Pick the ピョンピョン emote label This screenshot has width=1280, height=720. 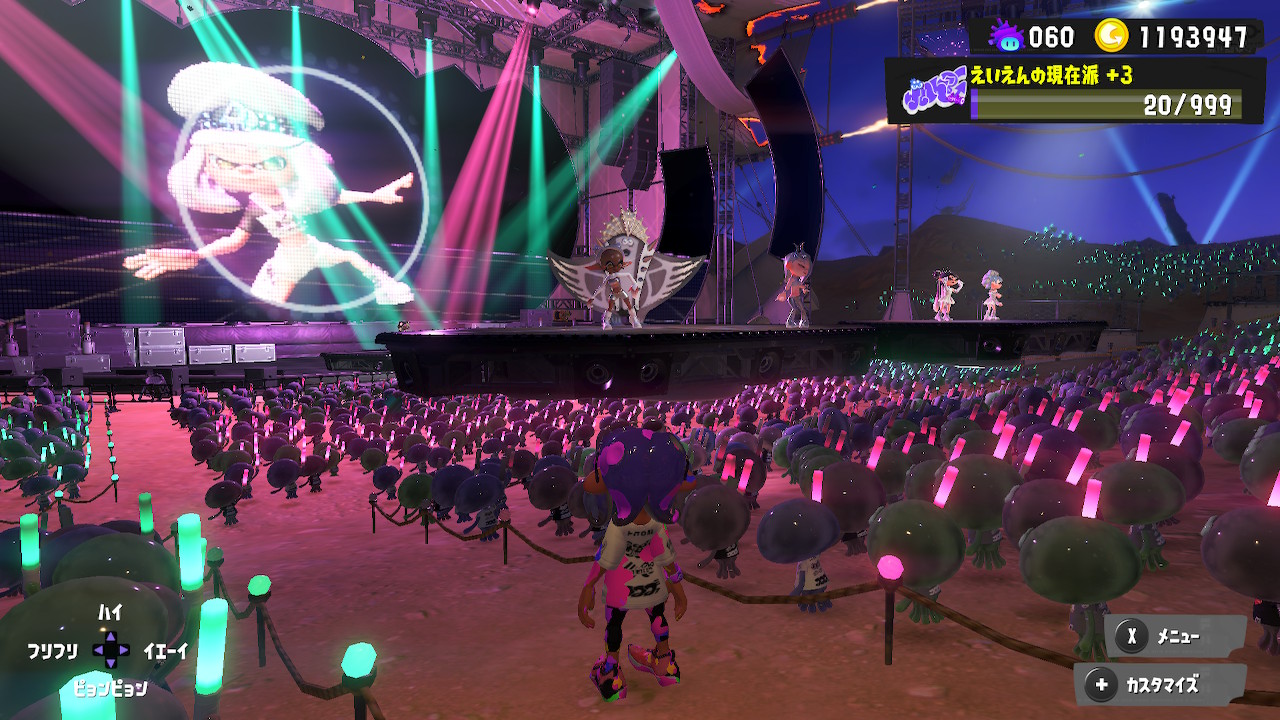pos(110,688)
